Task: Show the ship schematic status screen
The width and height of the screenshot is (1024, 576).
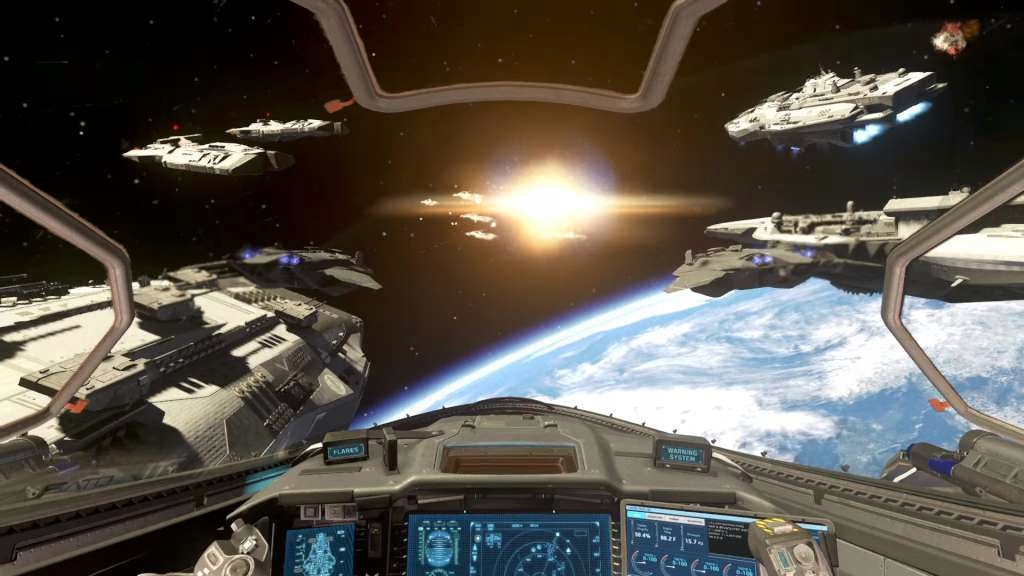Action: (319, 551)
